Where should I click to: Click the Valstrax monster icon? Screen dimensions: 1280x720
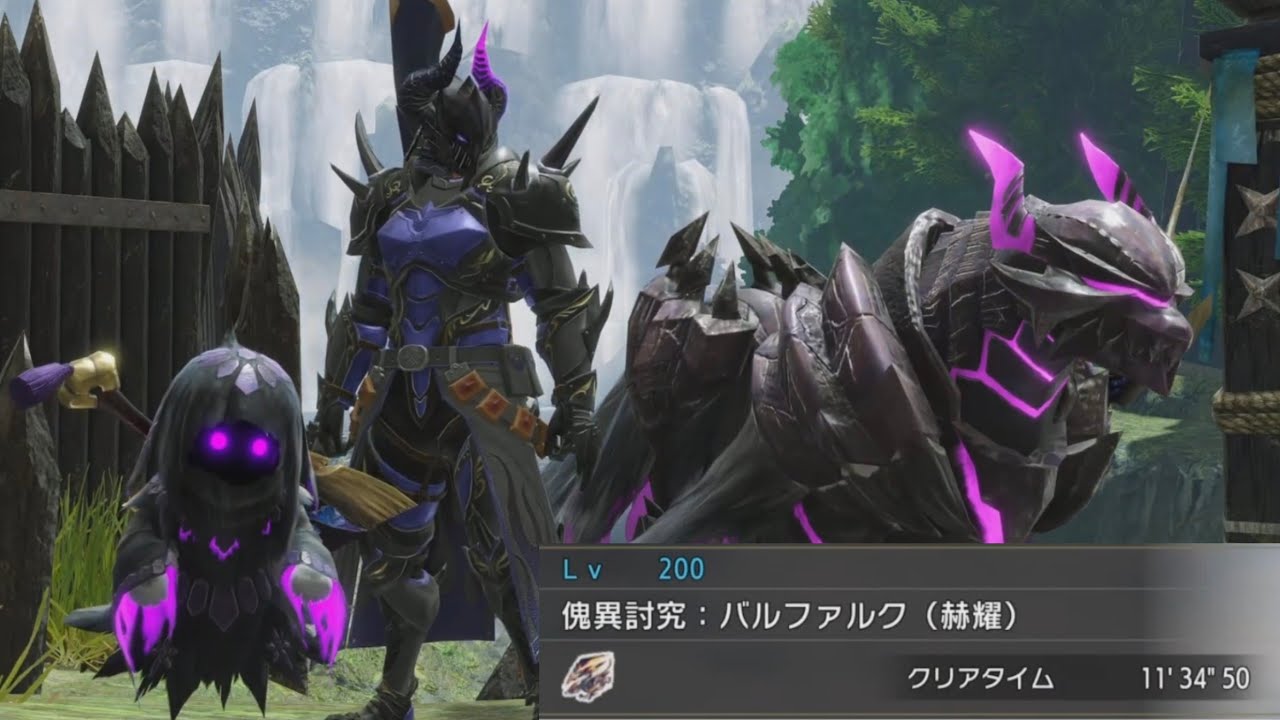pos(588,677)
